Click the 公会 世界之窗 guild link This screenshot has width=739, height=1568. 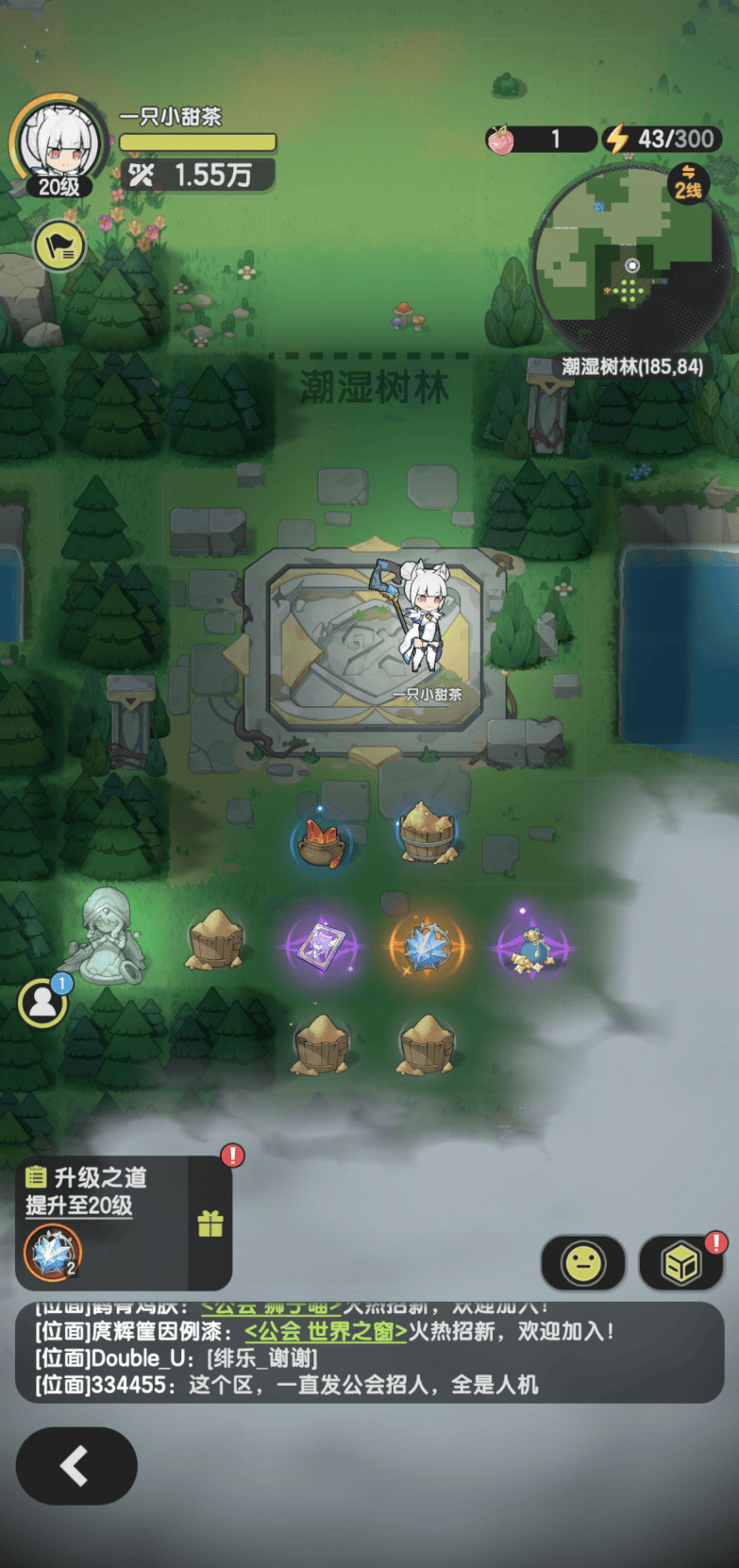326,1331
